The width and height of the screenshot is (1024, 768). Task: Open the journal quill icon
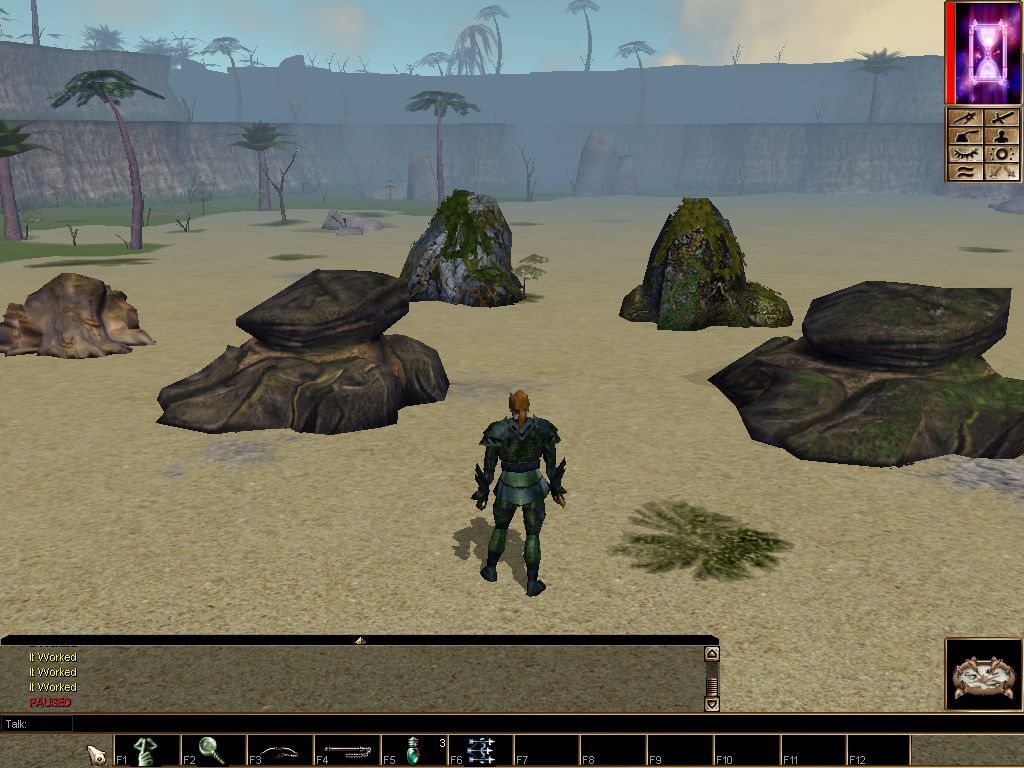964,136
